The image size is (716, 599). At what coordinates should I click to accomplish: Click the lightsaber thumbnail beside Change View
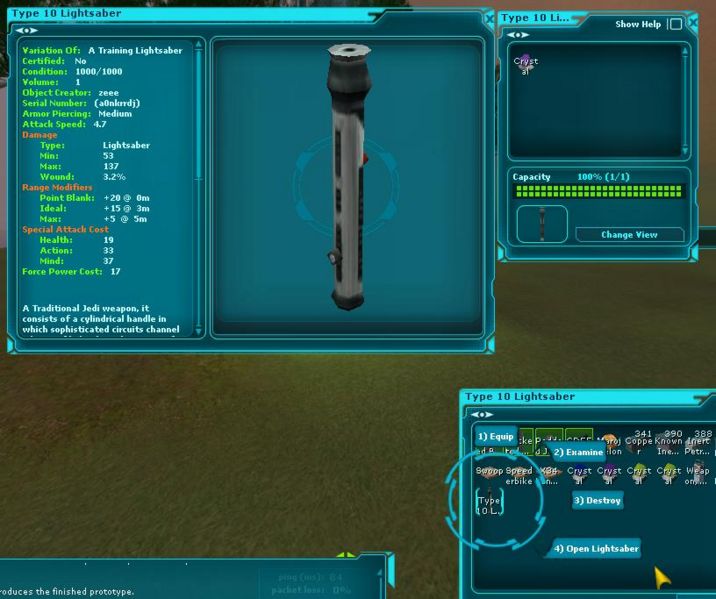542,224
